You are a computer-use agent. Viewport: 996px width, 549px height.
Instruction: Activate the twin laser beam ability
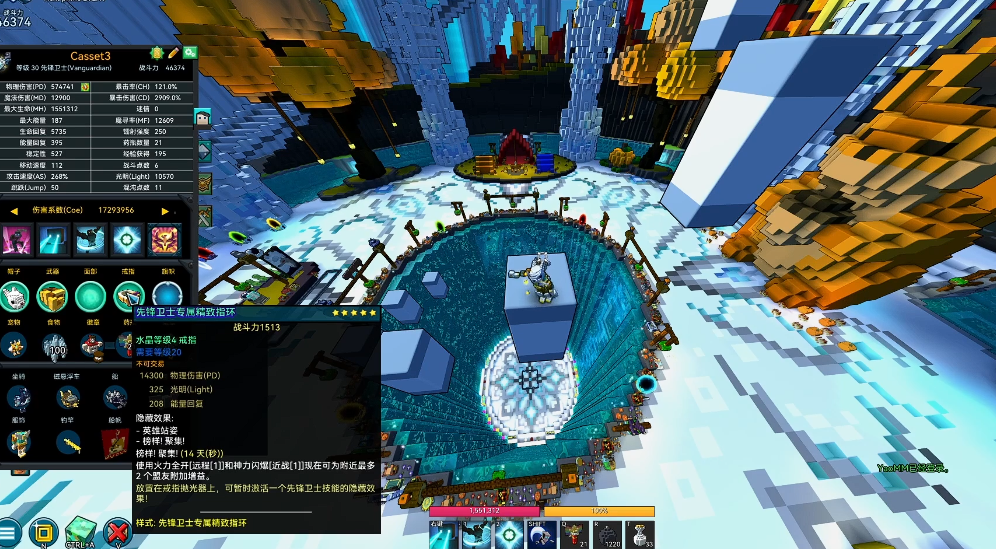[444, 534]
